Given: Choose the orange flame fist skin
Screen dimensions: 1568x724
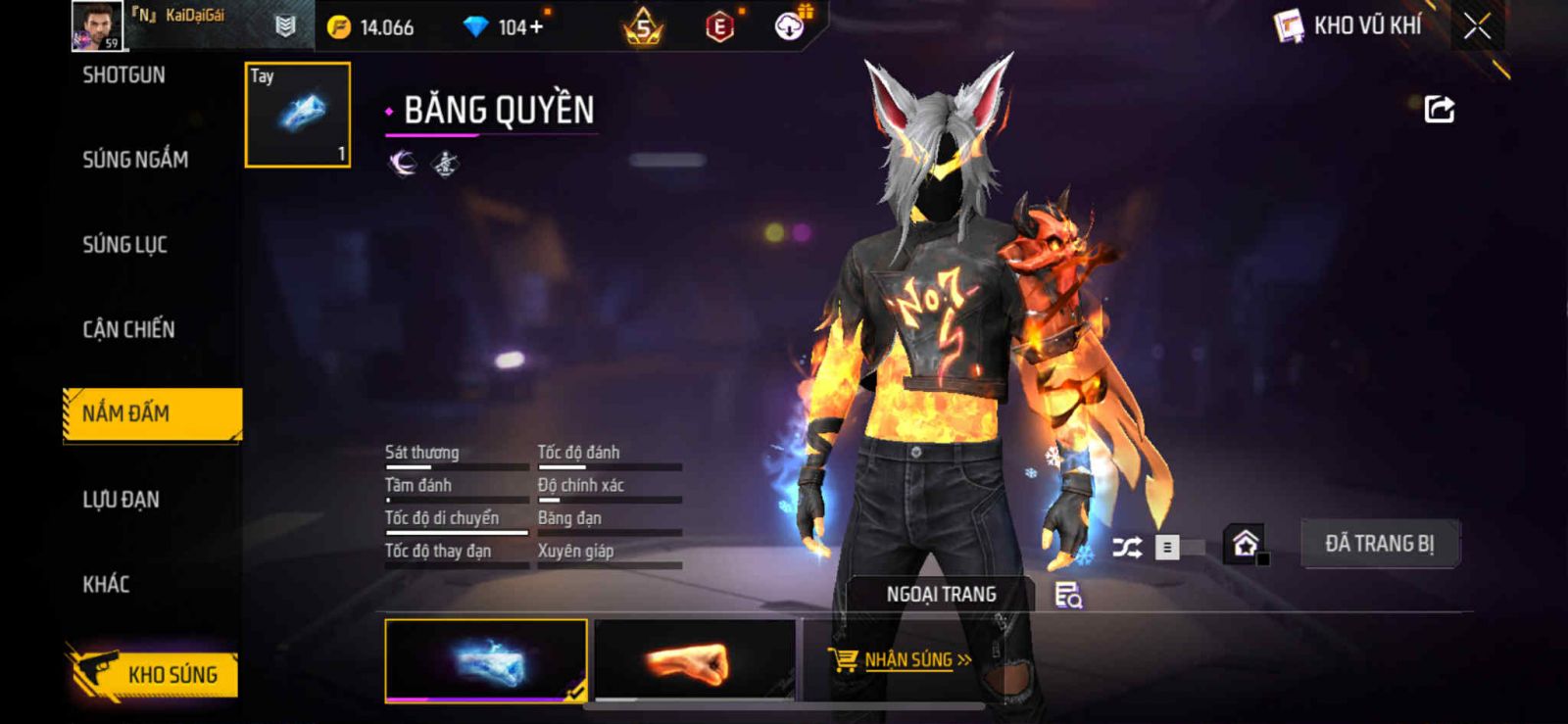Looking at the screenshot, I should 694,660.
